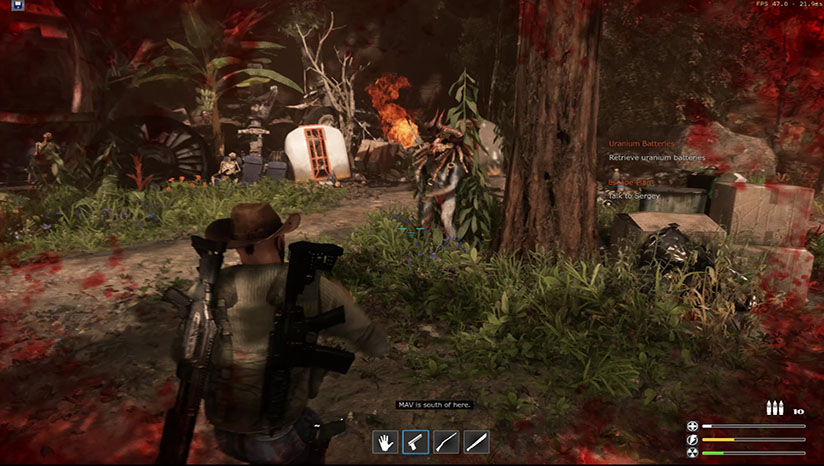
Task: Switch to the rifle hotbar slot
Action: (446, 441)
